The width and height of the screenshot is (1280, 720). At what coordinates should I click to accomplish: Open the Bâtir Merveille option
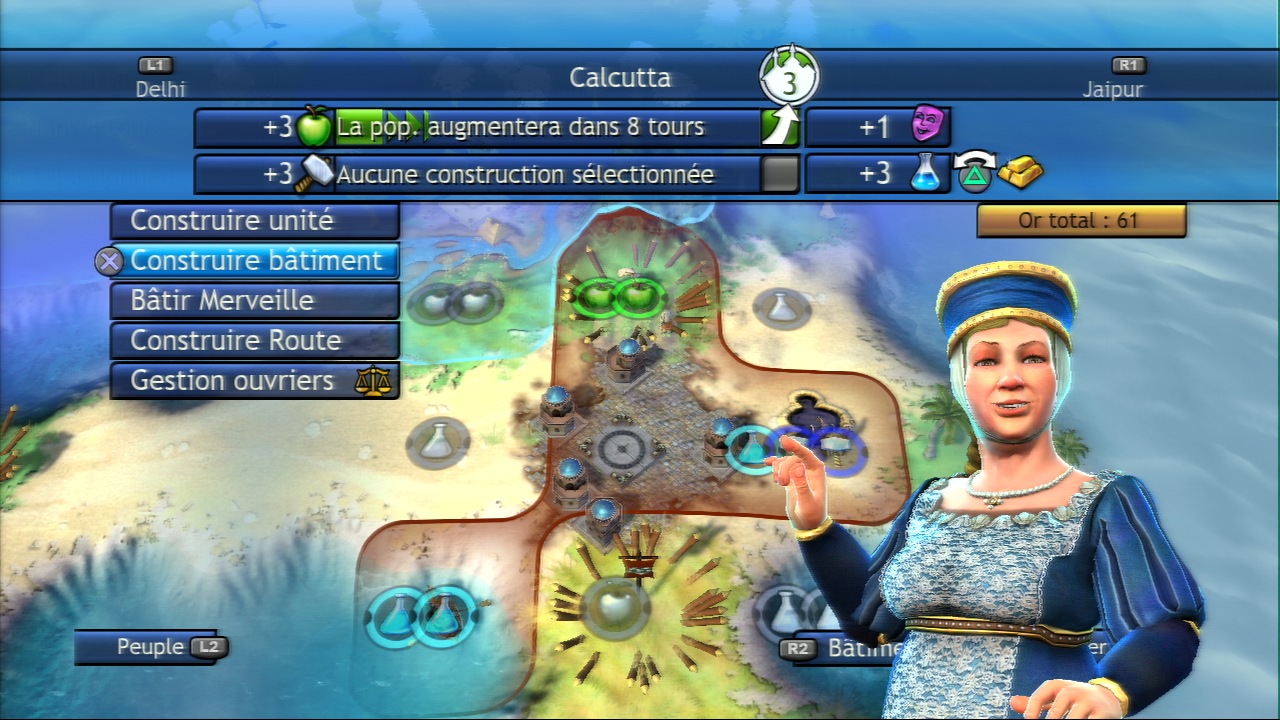point(254,301)
